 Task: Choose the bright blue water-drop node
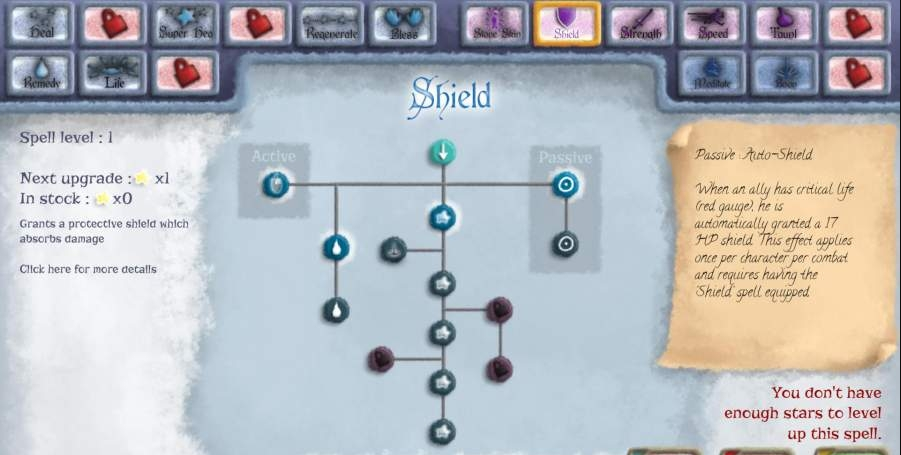(x=336, y=246)
